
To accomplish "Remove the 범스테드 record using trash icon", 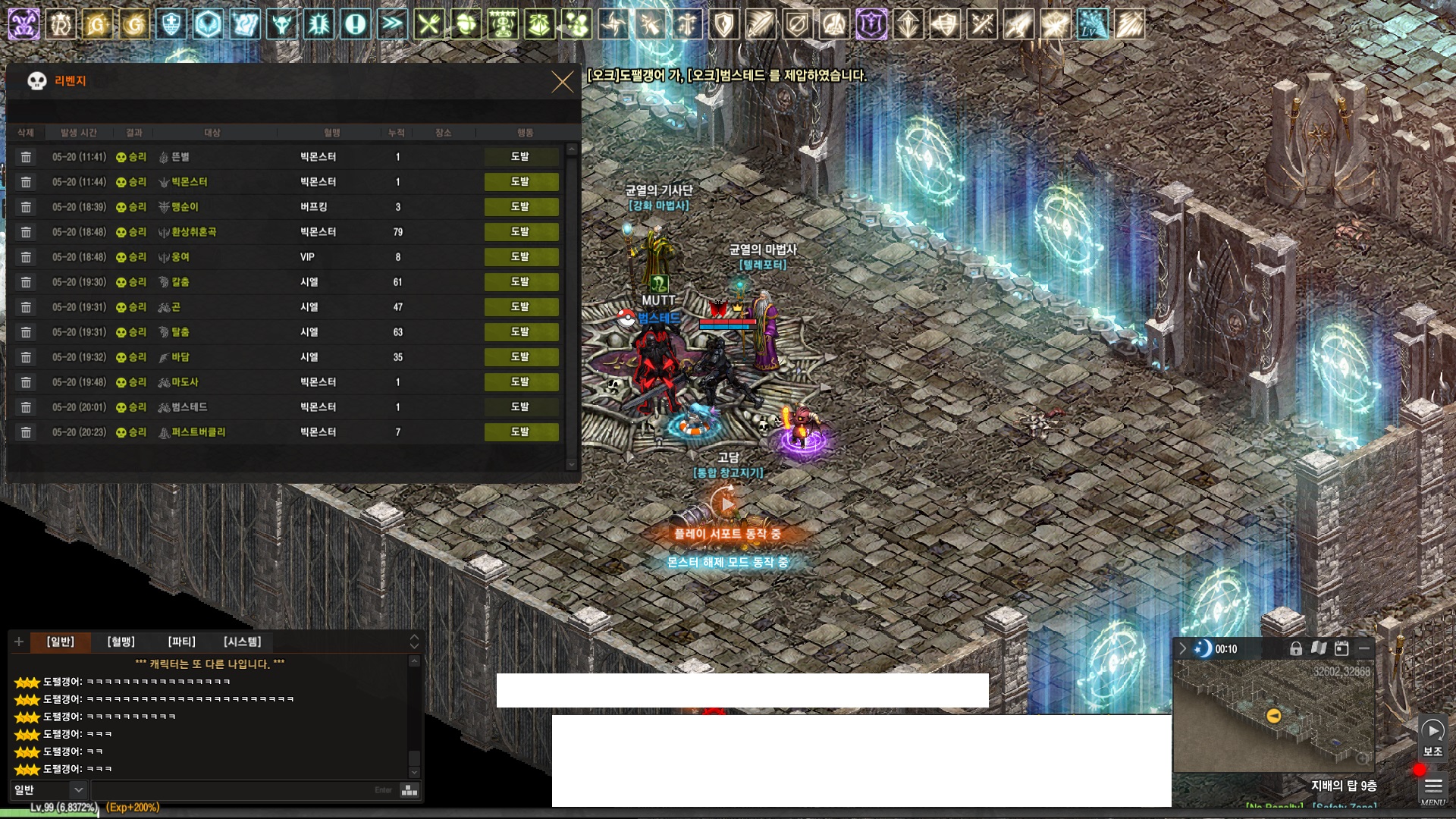I will (26, 407).
